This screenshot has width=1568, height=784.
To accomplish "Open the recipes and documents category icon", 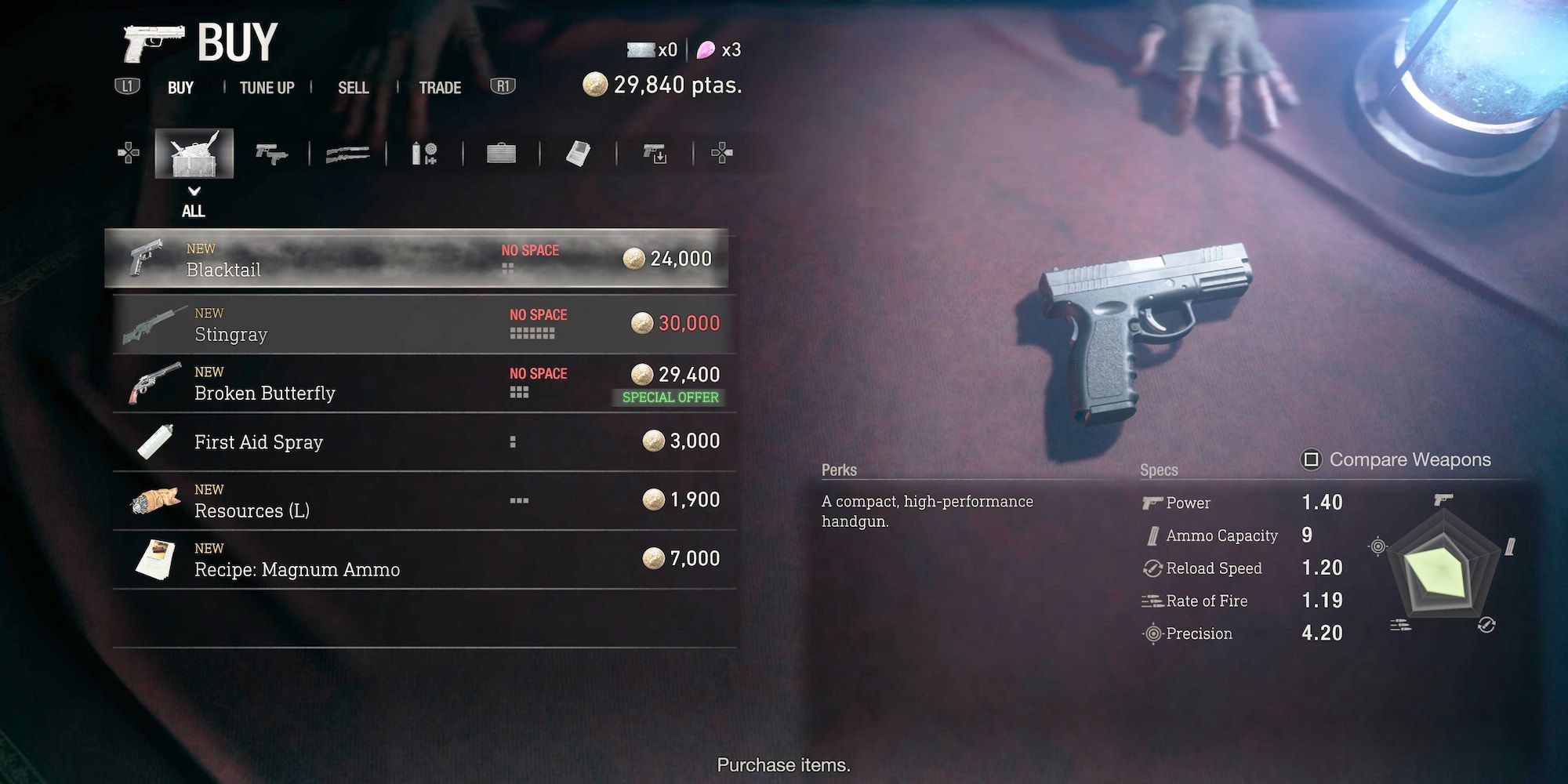I will click(x=576, y=153).
